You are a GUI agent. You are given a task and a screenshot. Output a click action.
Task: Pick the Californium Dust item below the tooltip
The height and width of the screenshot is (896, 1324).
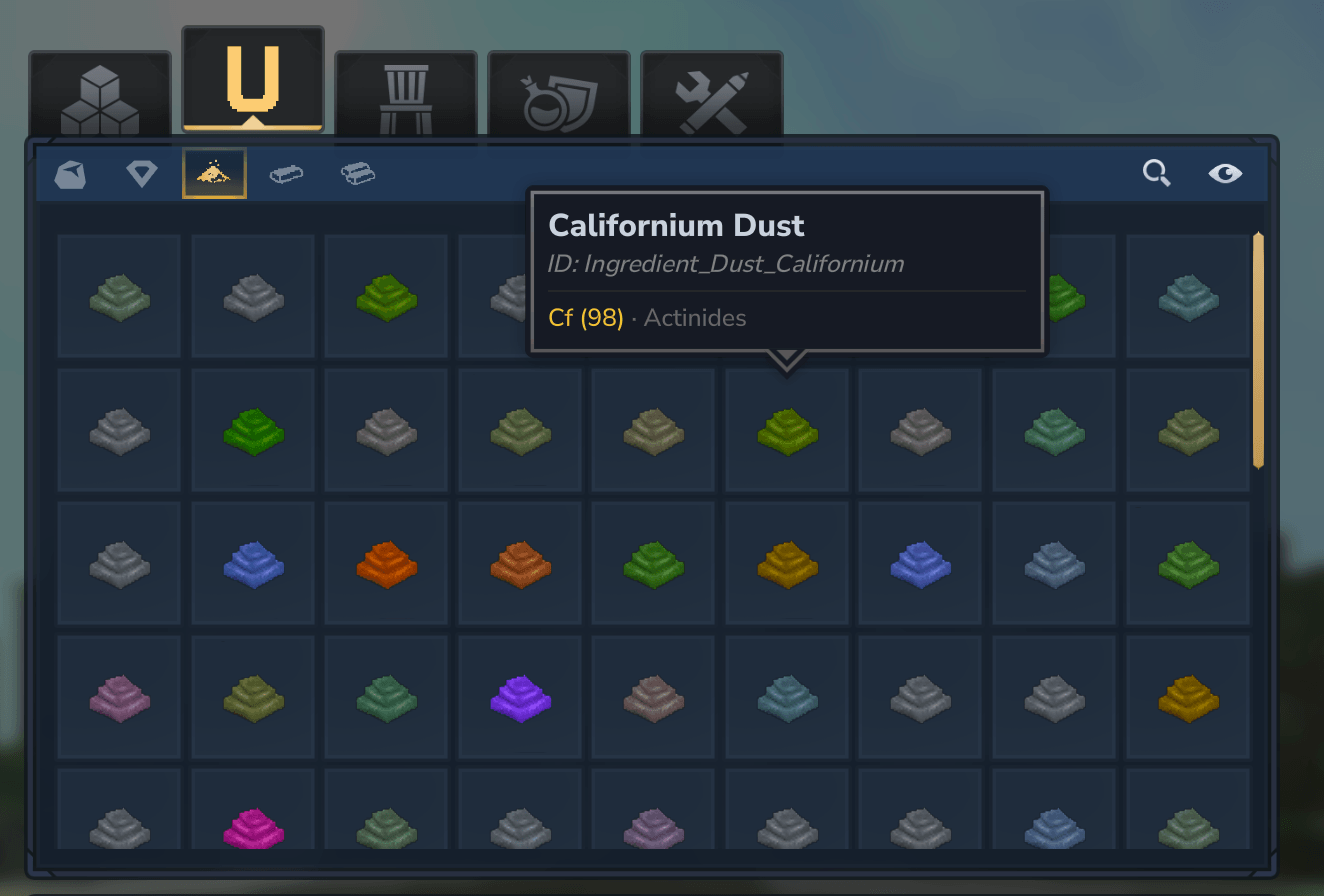coord(787,430)
